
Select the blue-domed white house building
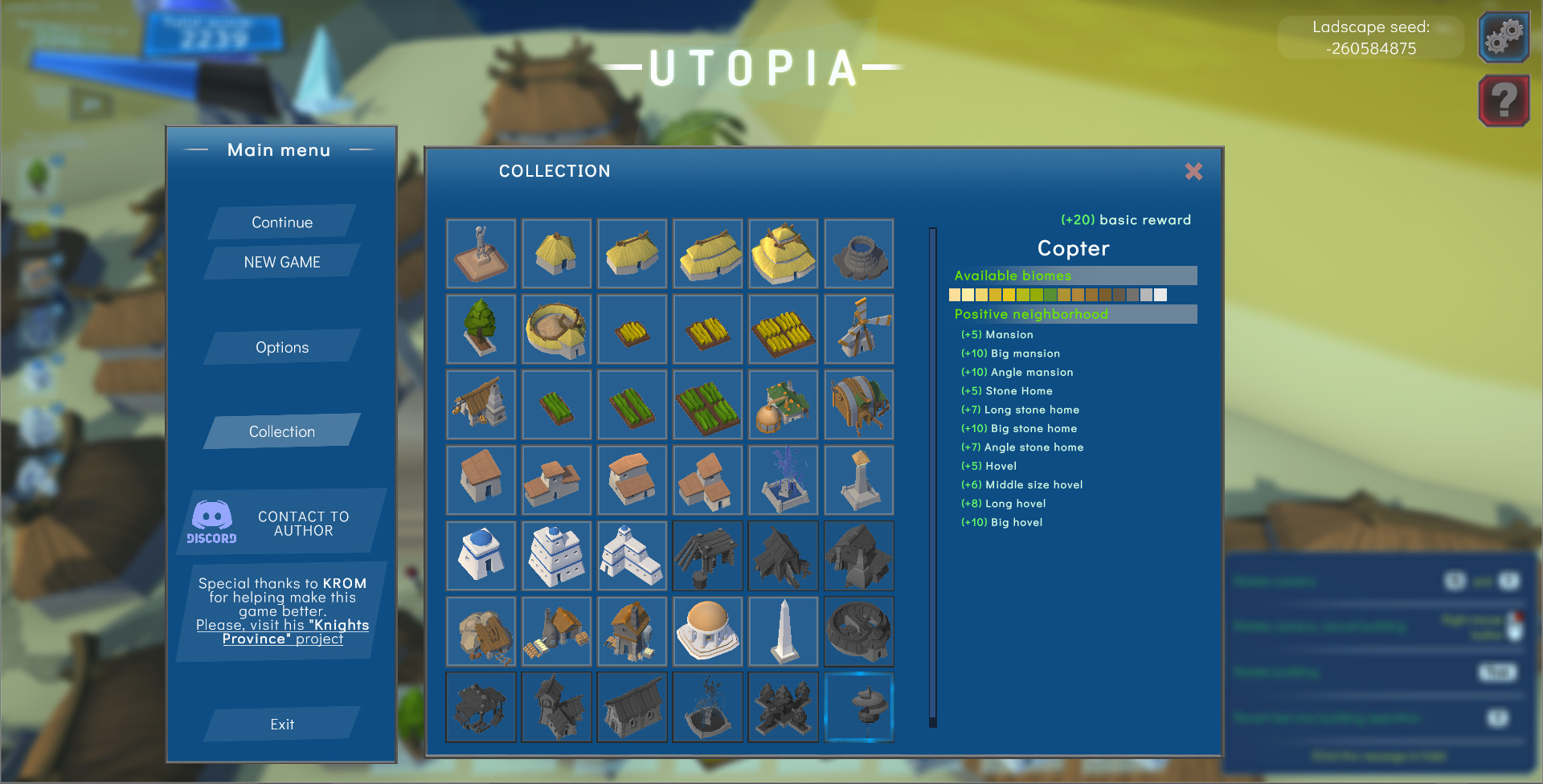481,555
